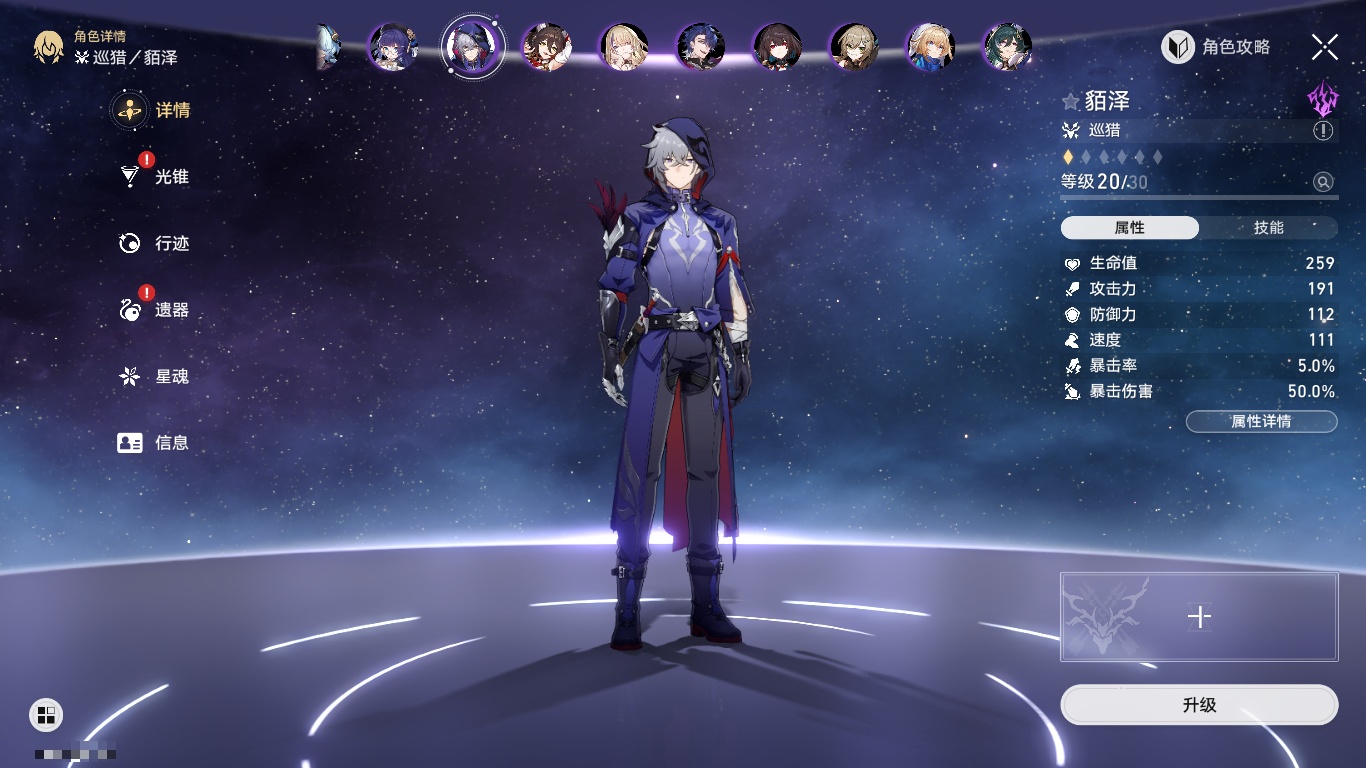The width and height of the screenshot is (1366, 768).
Task: Open the 巡猎 path info exclamation icon
Action: [x=1323, y=131]
